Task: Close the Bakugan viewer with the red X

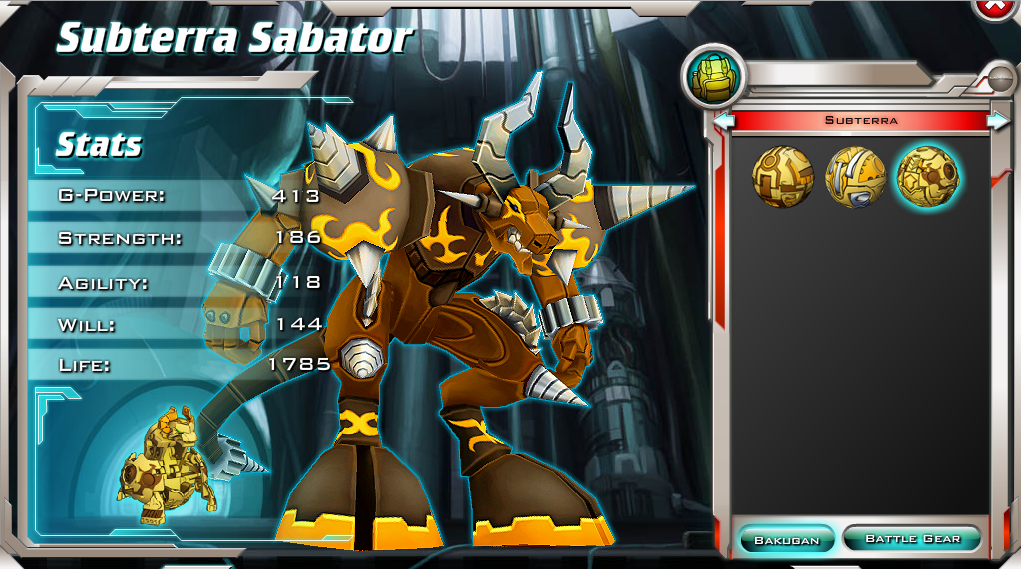Action: click(x=994, y=6)
